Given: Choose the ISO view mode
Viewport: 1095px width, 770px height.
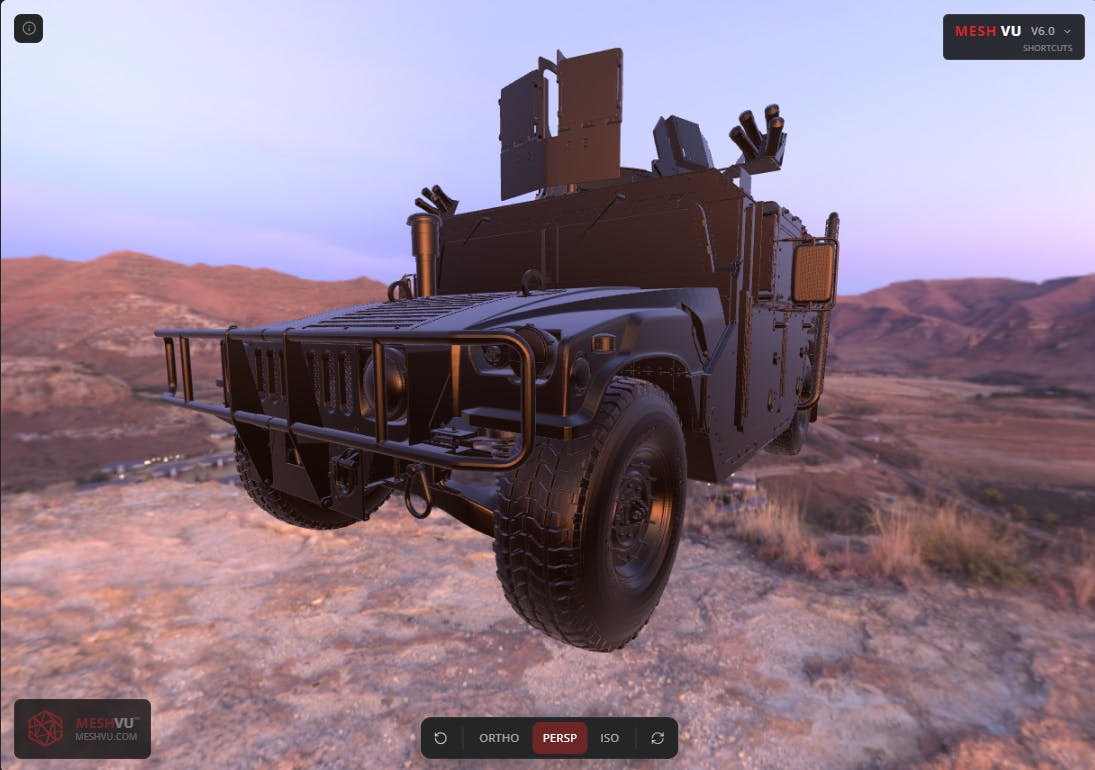Looking at the screenshot, I should pos(610,738).
